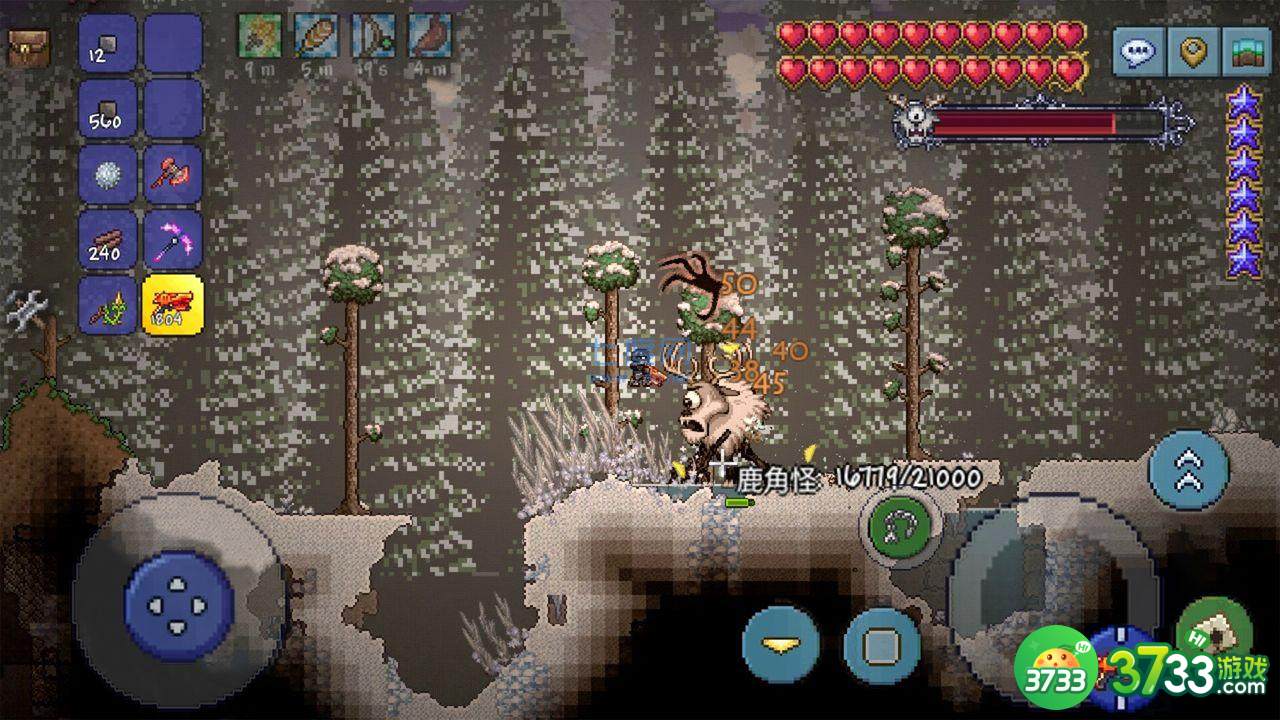Image resolution: width=1280 pixels, height=720 pixels.
Task: Tap the yellow down-arrow button
Action: click(x=781, y=643)
